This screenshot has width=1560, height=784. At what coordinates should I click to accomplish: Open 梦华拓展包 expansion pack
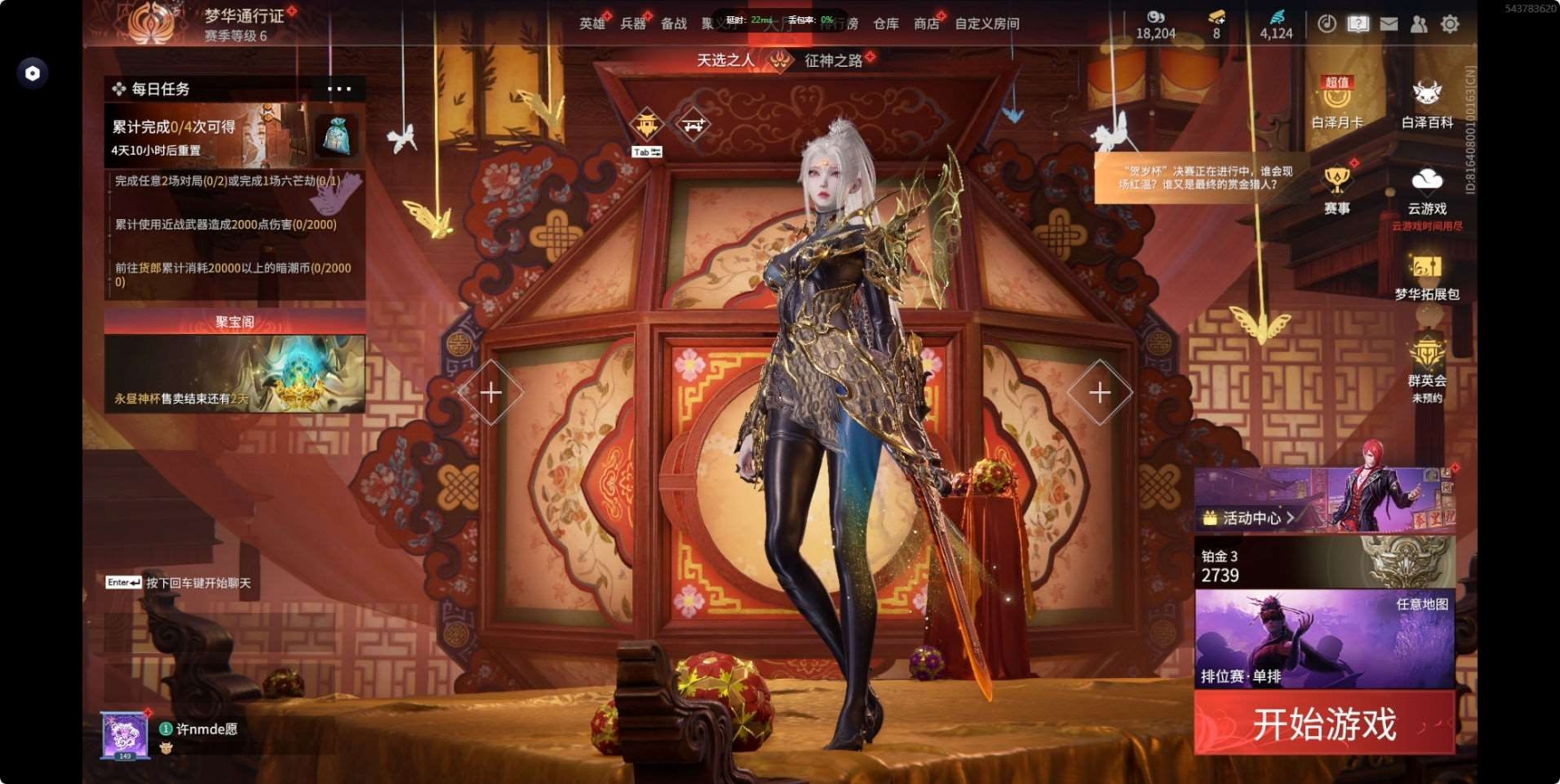coord(1426,274)
